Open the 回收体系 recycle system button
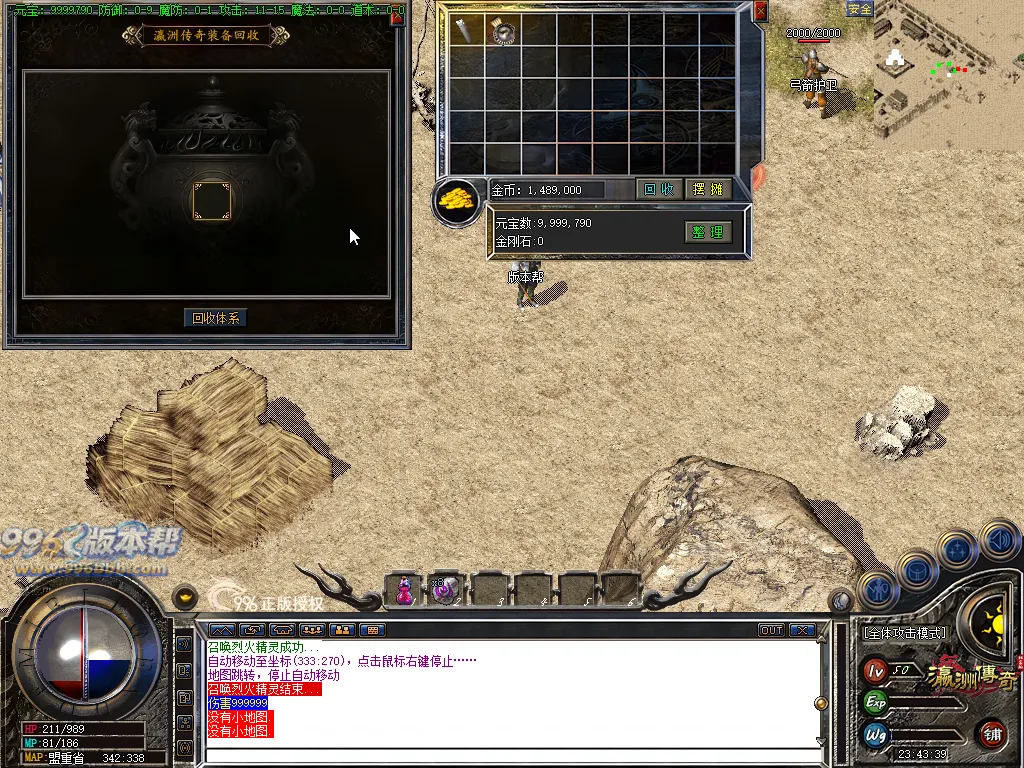 (x=216, y=318)
